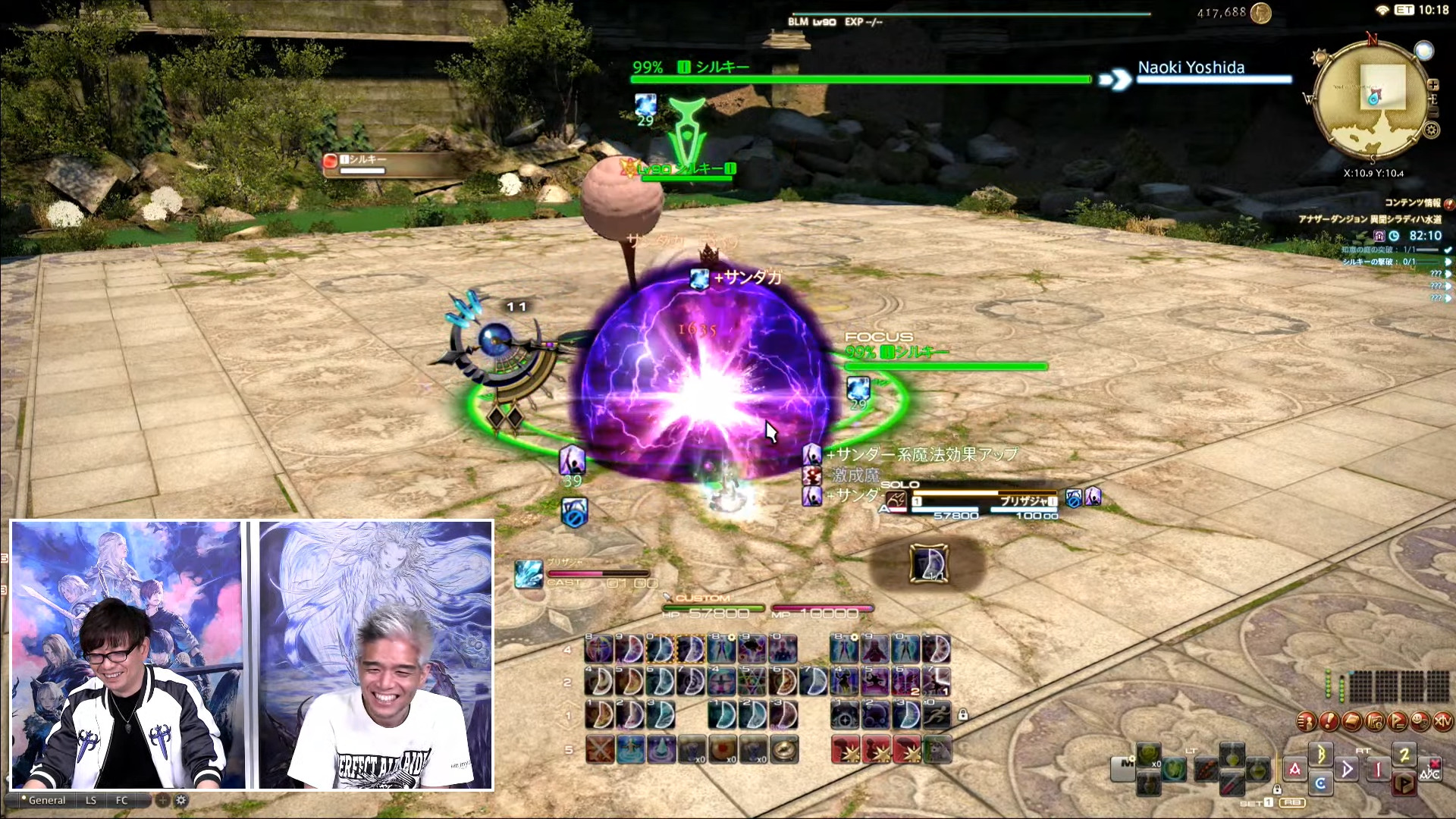The height and width of the screenshot is (819, 1456).
Task: Select the red letter A waymark
Action: point(1294,769)
